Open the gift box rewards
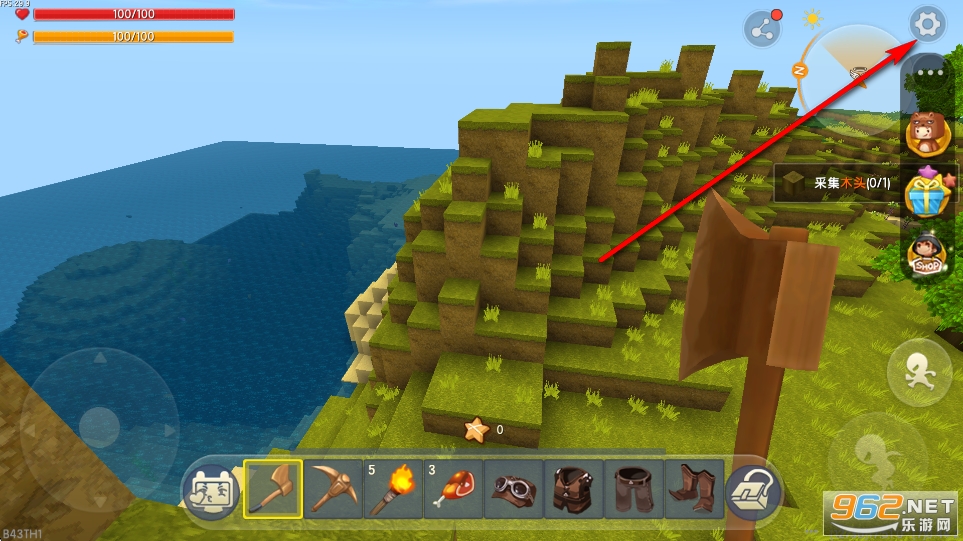The width and height of the screenshot is (963, 541). tap(926, 193)
